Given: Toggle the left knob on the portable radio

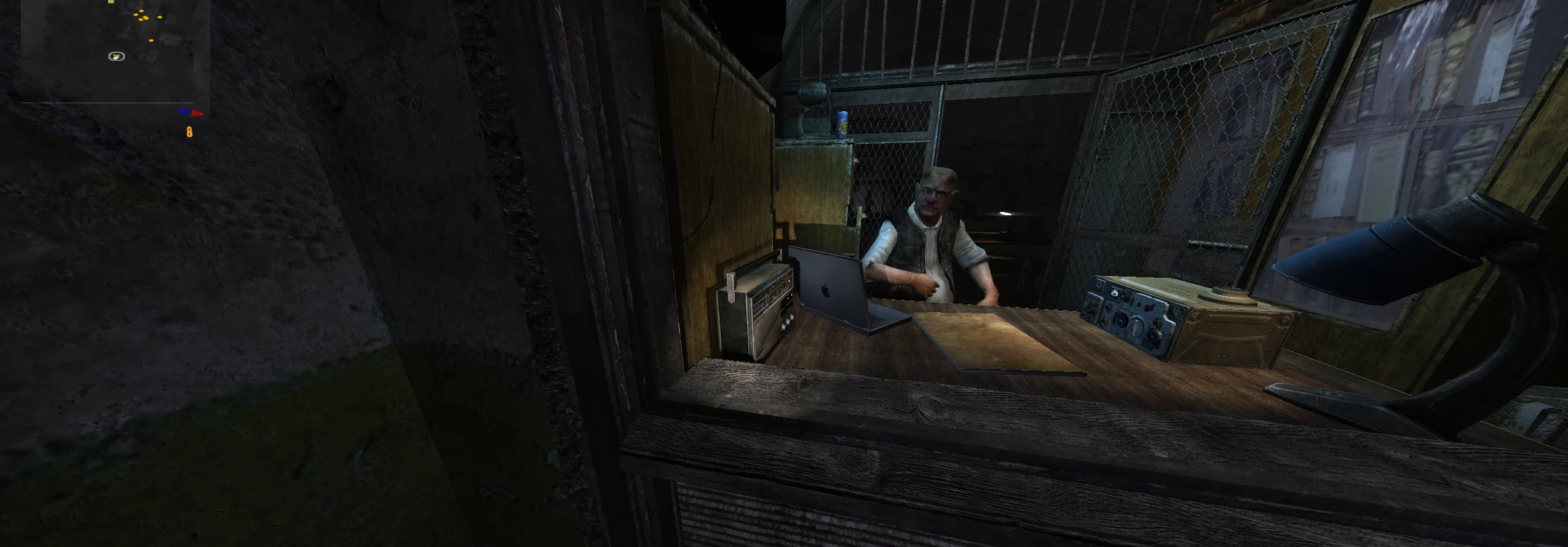Looking at the screenshot, I should 783,326.
